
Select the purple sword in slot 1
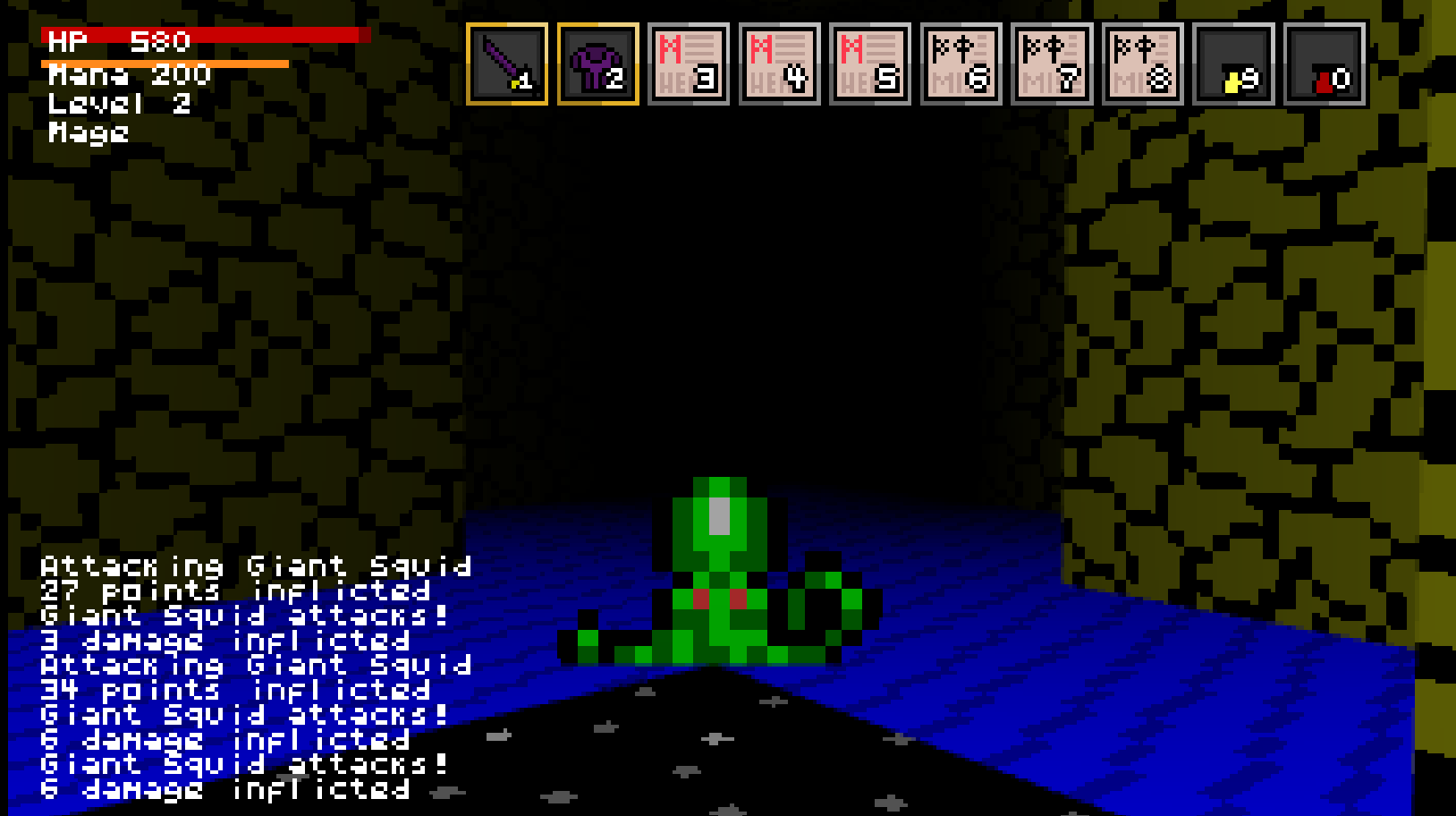coord(507,64)
